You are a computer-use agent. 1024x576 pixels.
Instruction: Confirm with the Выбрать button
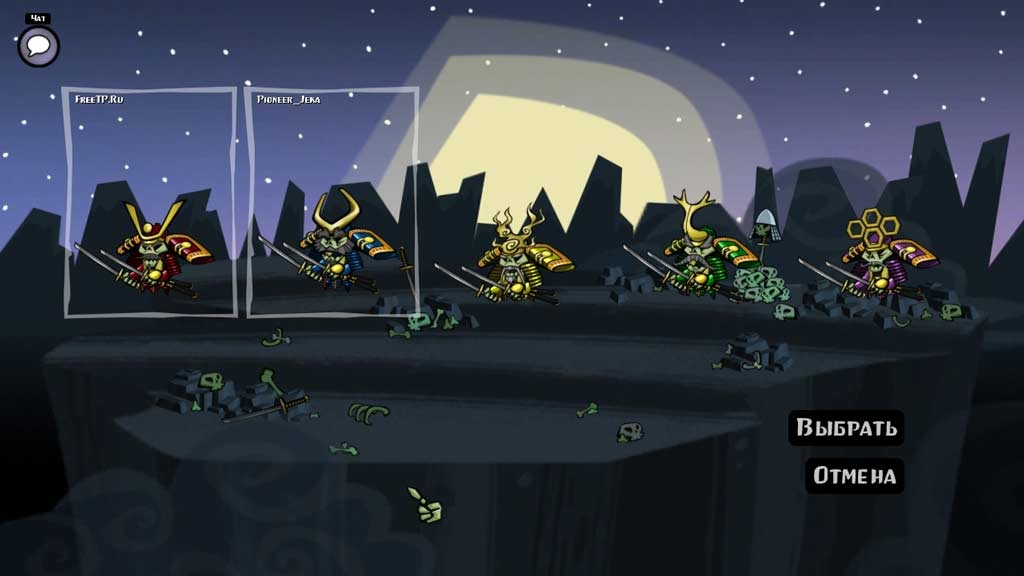[846, 428]
